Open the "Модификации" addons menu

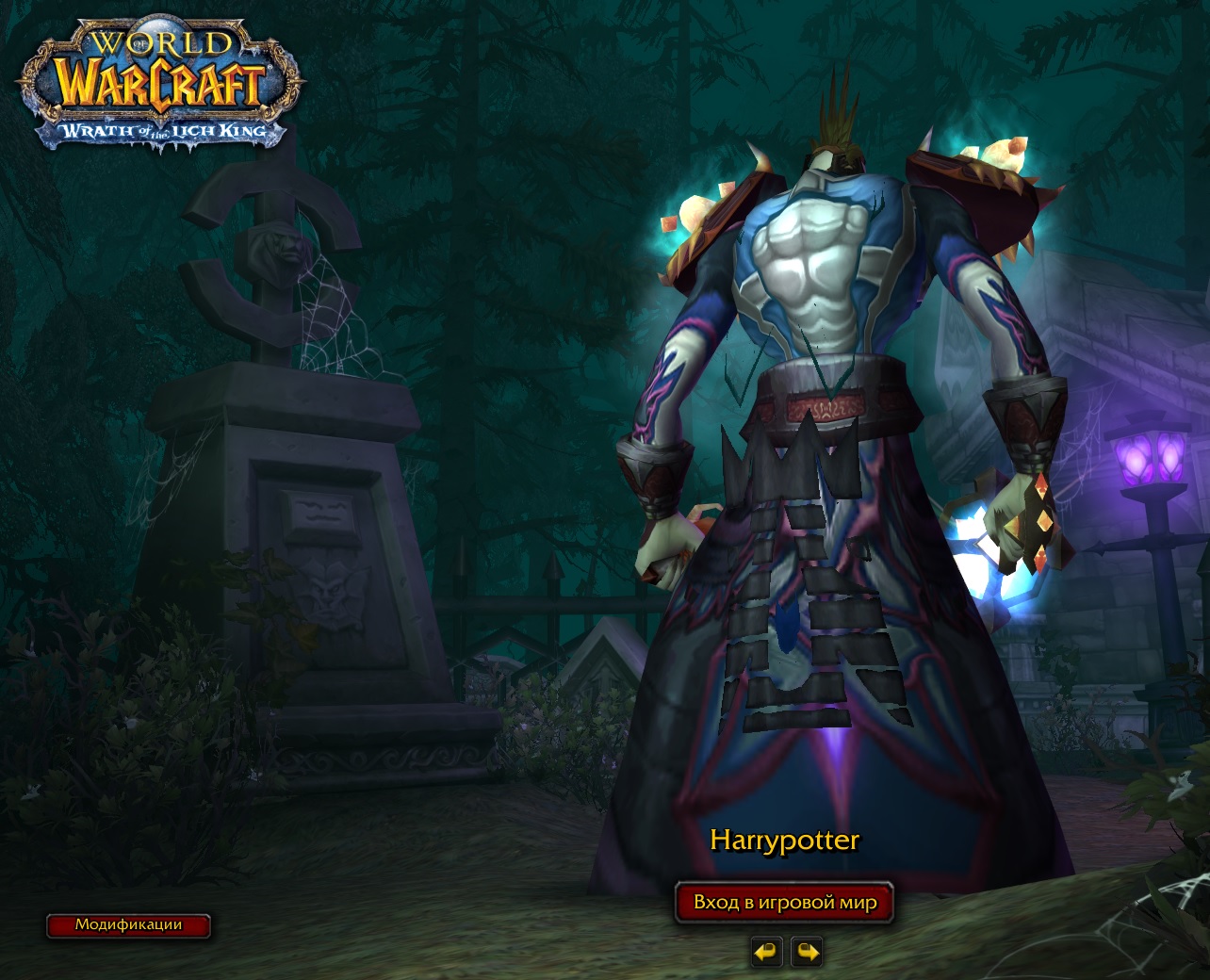click(x=128, y=925)
